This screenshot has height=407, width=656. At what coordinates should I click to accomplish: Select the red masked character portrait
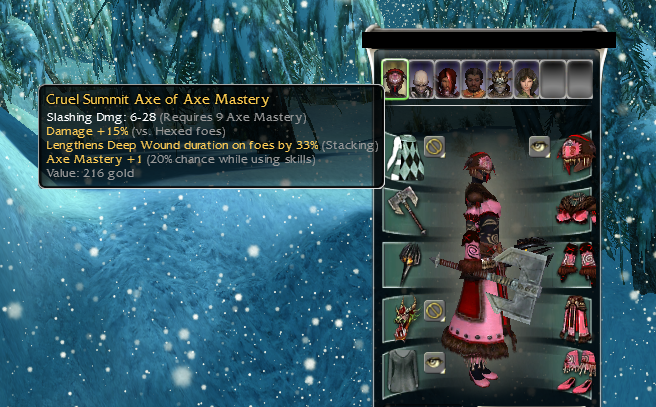(395, 79)
